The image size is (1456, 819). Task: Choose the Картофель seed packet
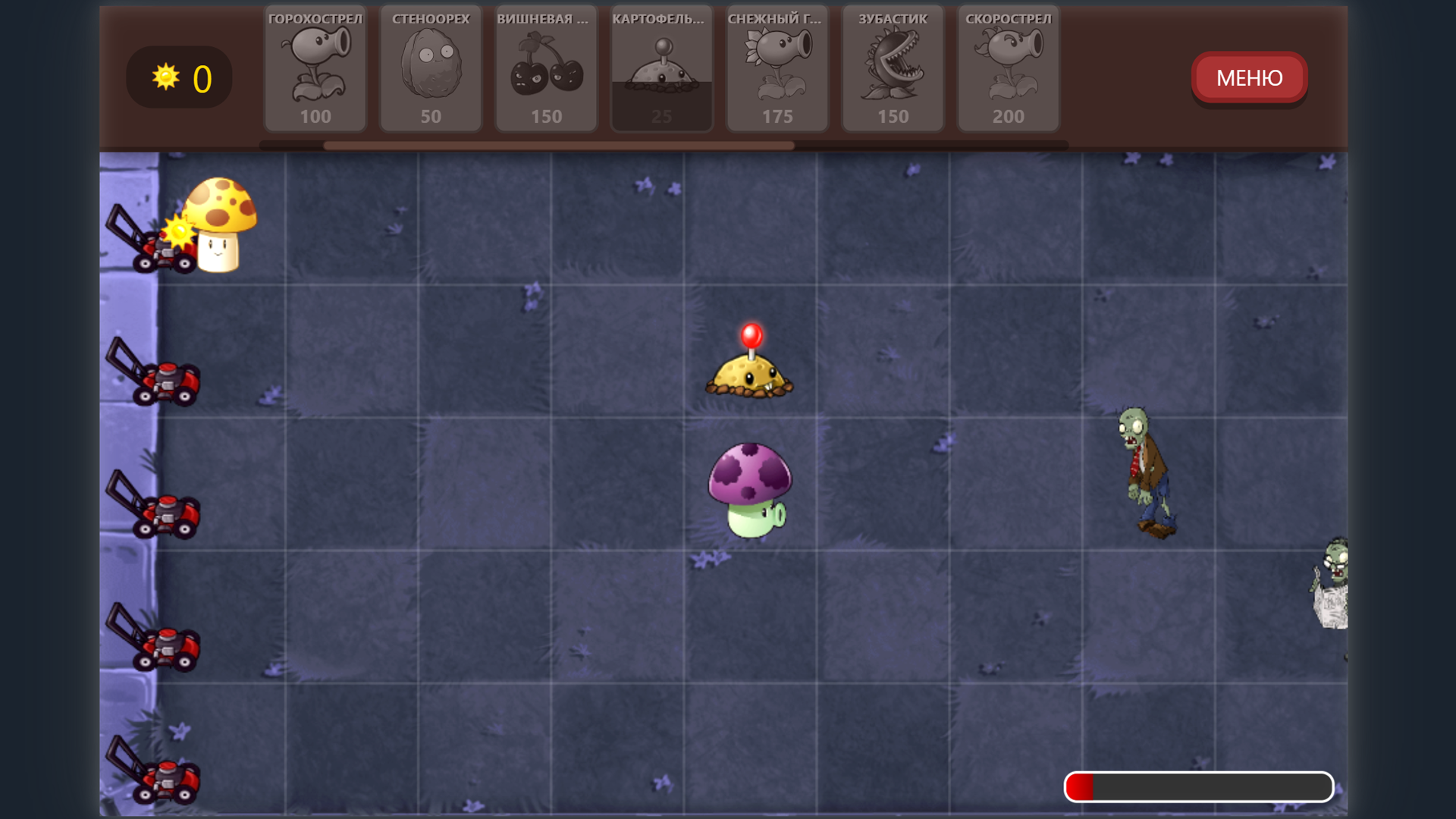coord(661,68)
